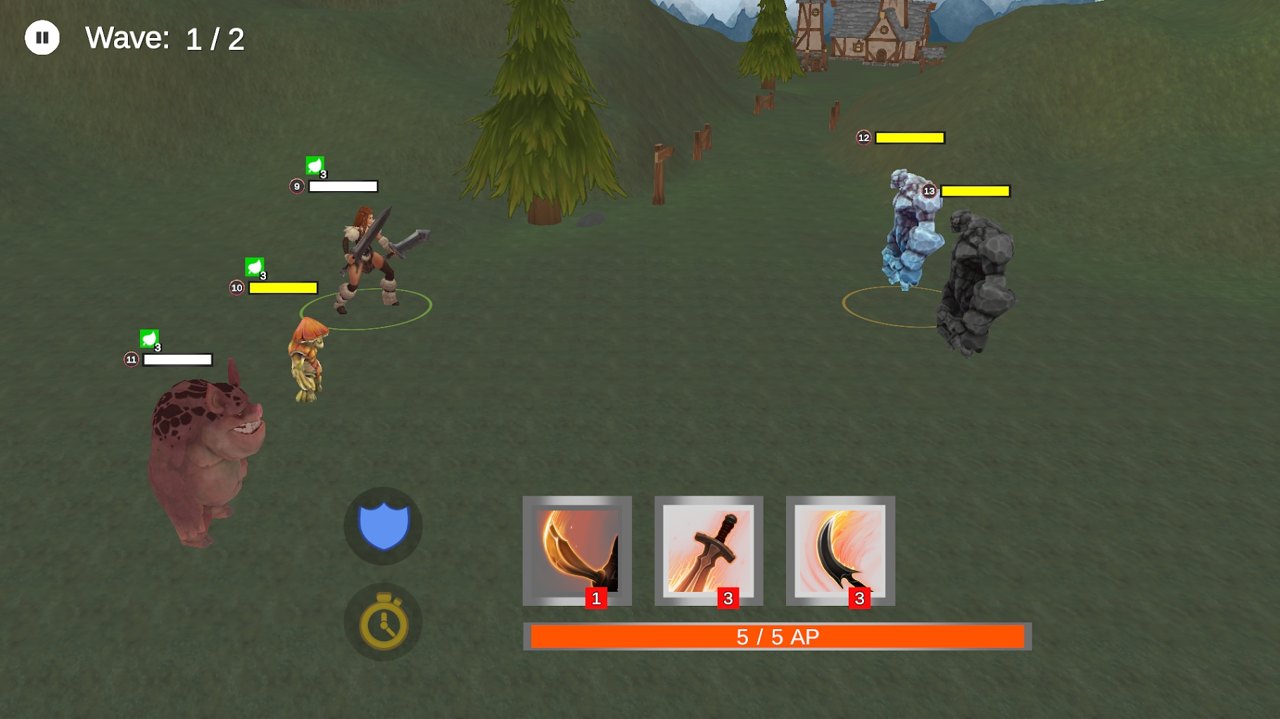Click the yellow stopwatch wait button

(x=383, y=622)
